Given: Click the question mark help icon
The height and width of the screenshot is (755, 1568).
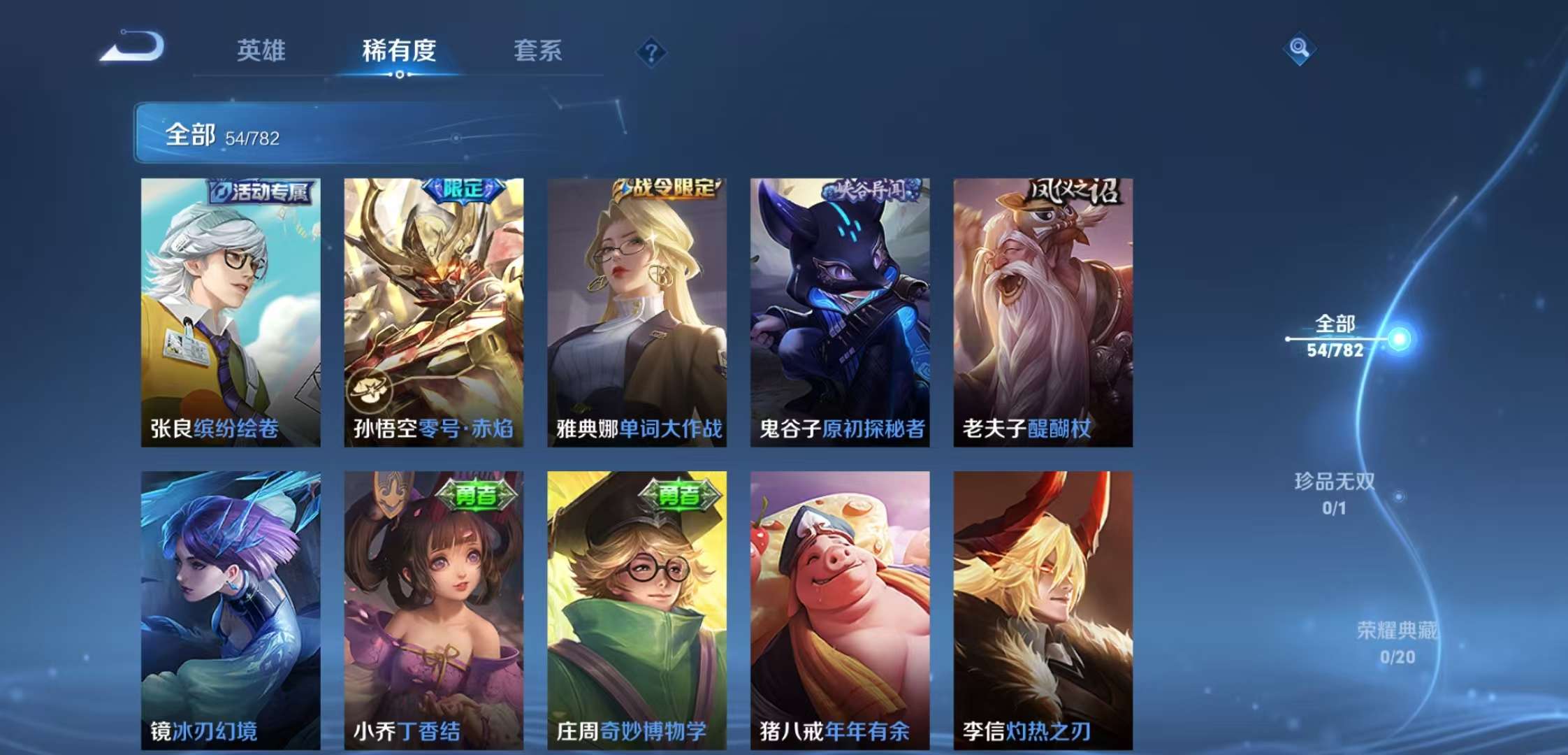Looking at the screenshot, I should [x=650, y=53].
